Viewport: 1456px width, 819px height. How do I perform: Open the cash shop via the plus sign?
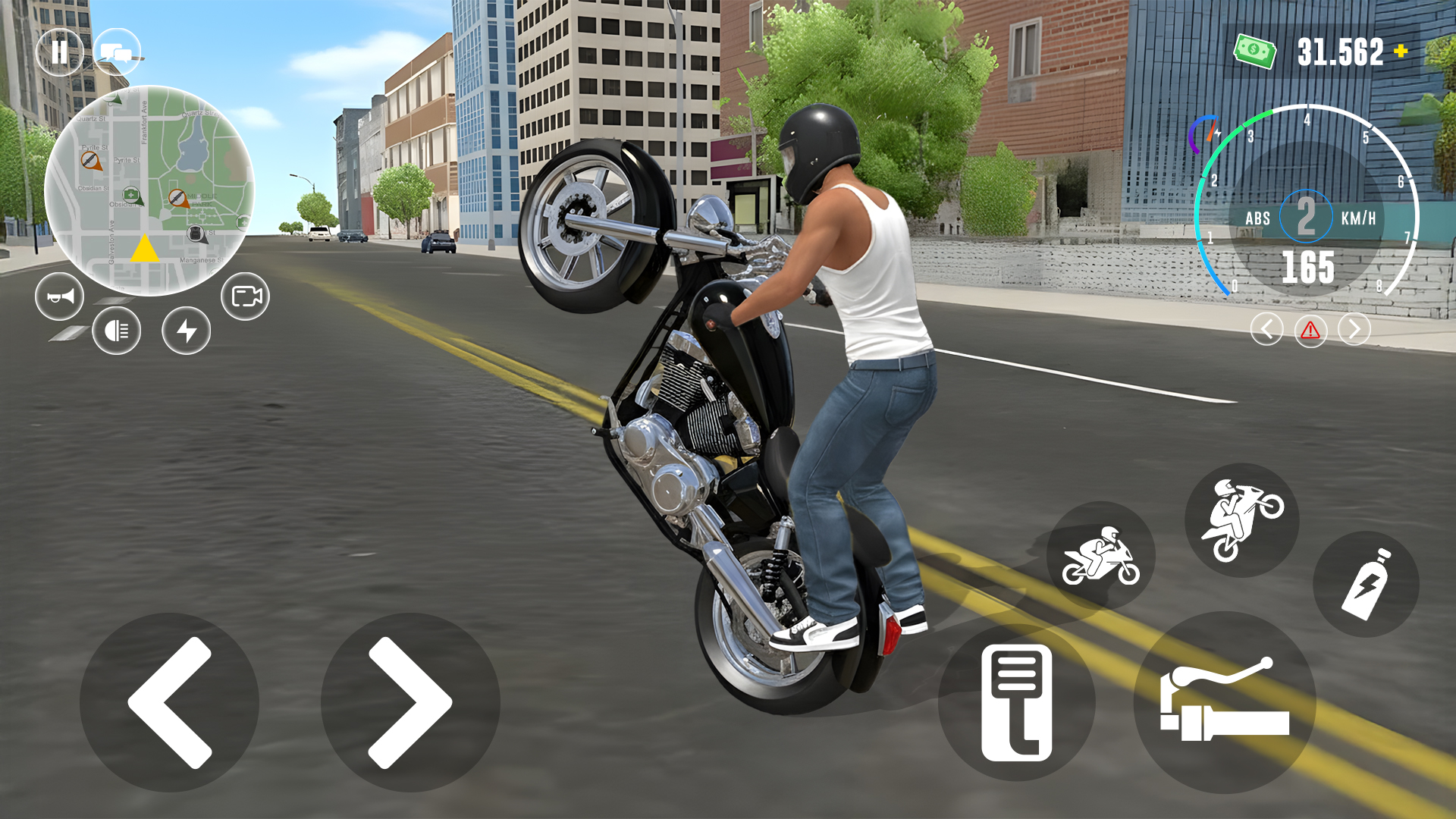[x=1399, y=50]
